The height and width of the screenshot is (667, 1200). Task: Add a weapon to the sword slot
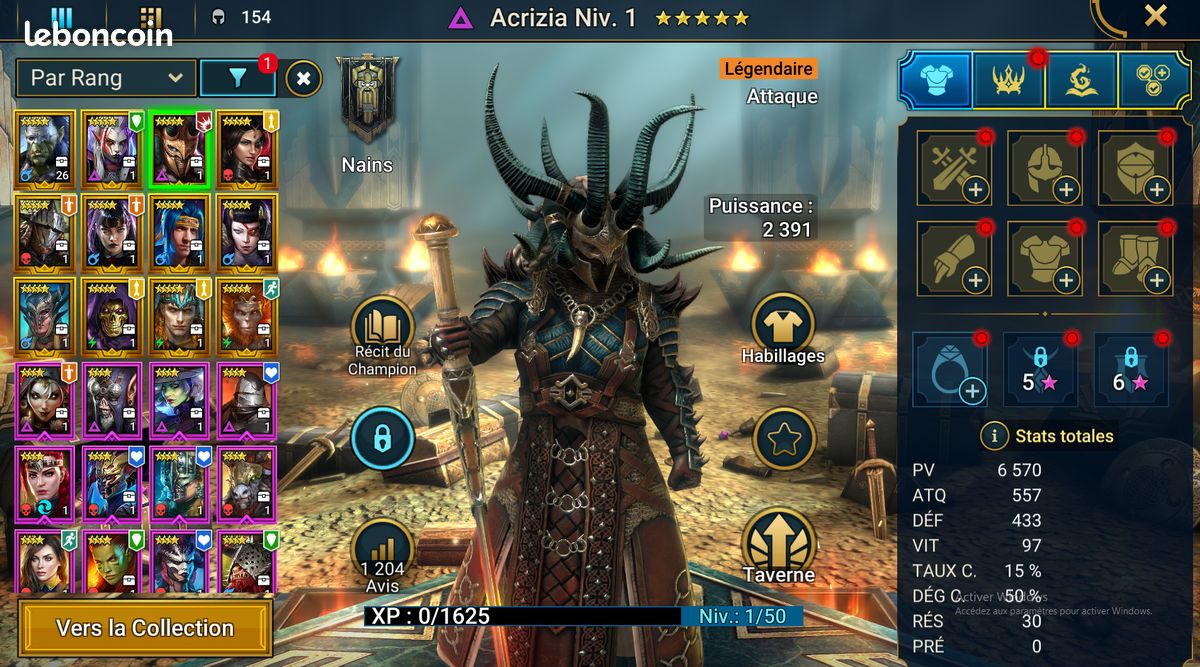click(x=954, y=168)
